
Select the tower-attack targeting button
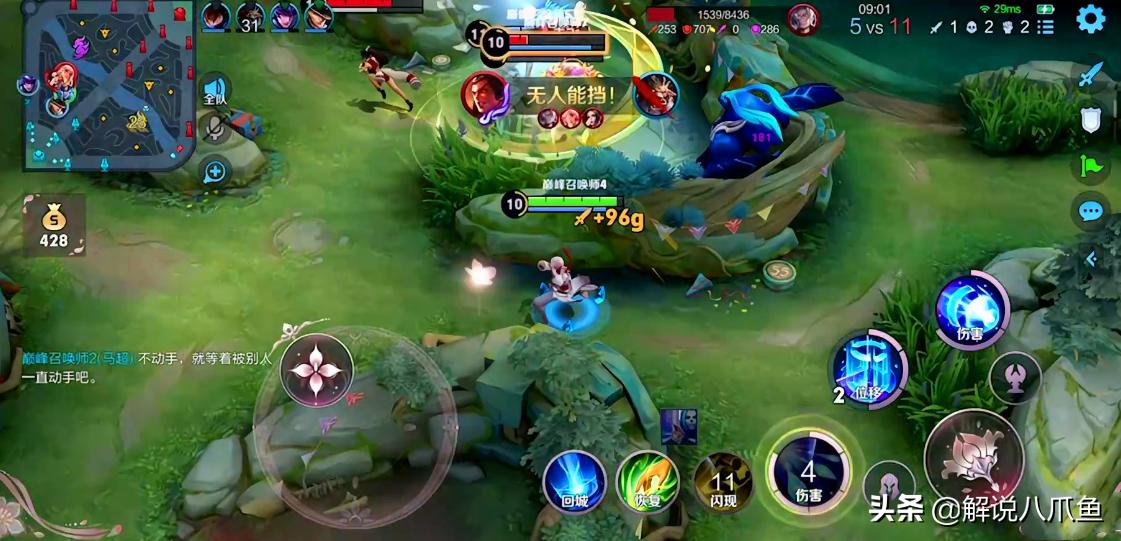[1014, 378]
